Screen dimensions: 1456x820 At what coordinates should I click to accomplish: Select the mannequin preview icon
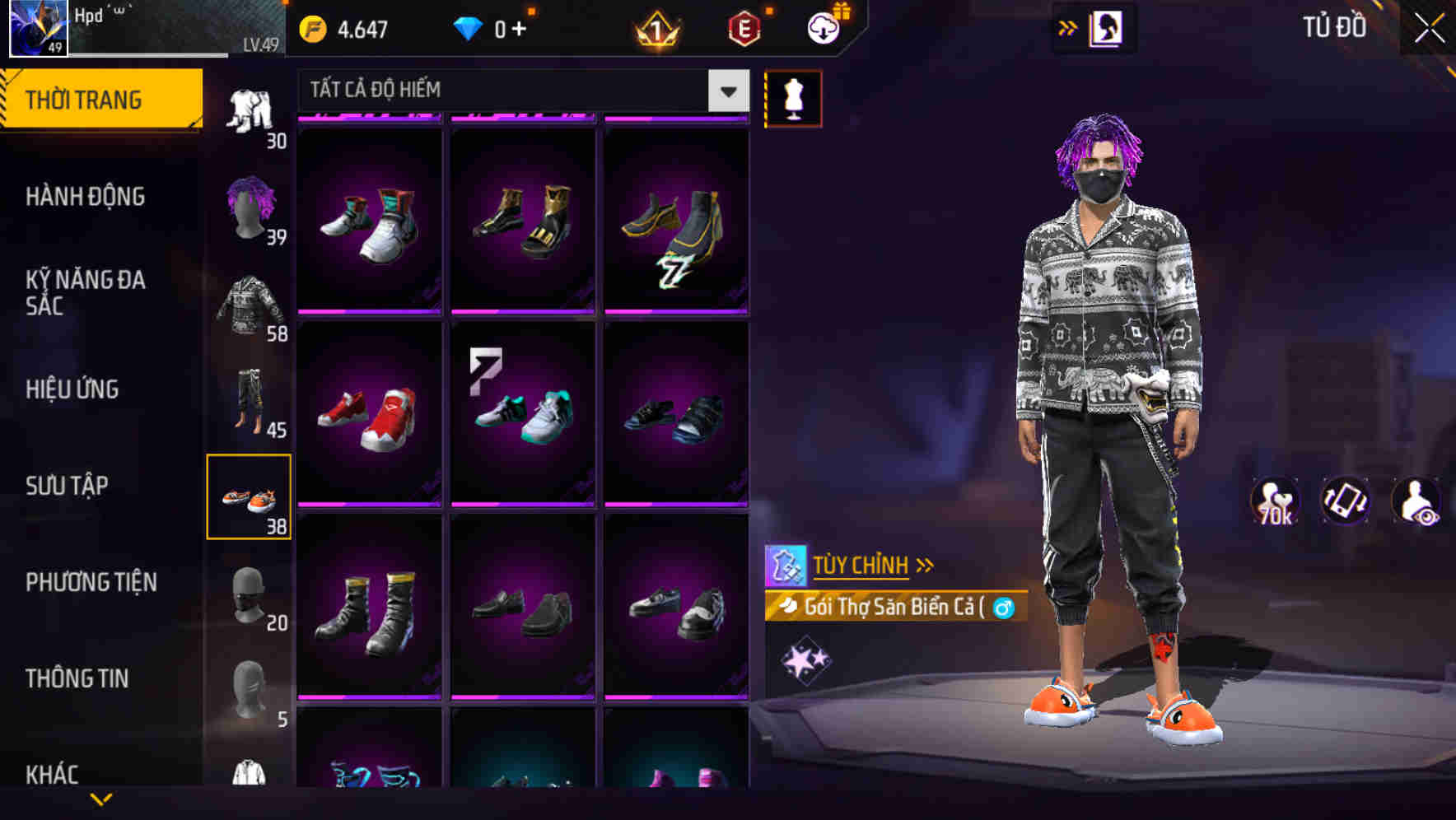point(793,97)
